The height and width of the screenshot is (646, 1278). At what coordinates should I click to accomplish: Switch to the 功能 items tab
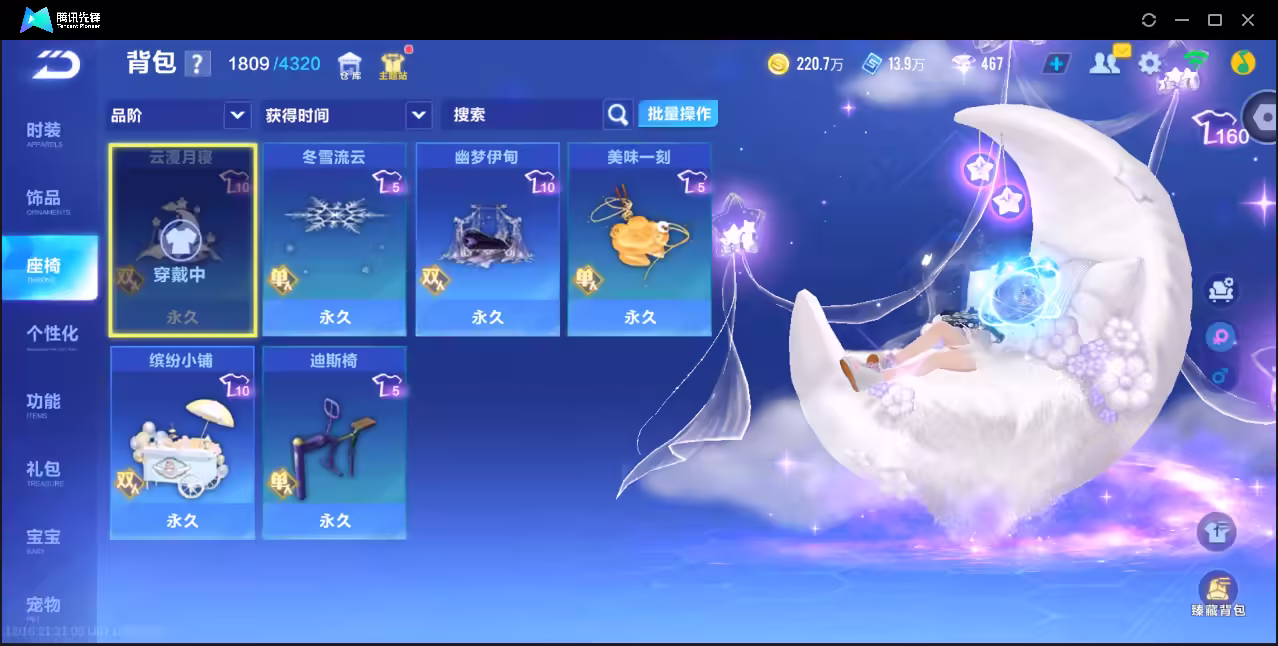[44, 404]
